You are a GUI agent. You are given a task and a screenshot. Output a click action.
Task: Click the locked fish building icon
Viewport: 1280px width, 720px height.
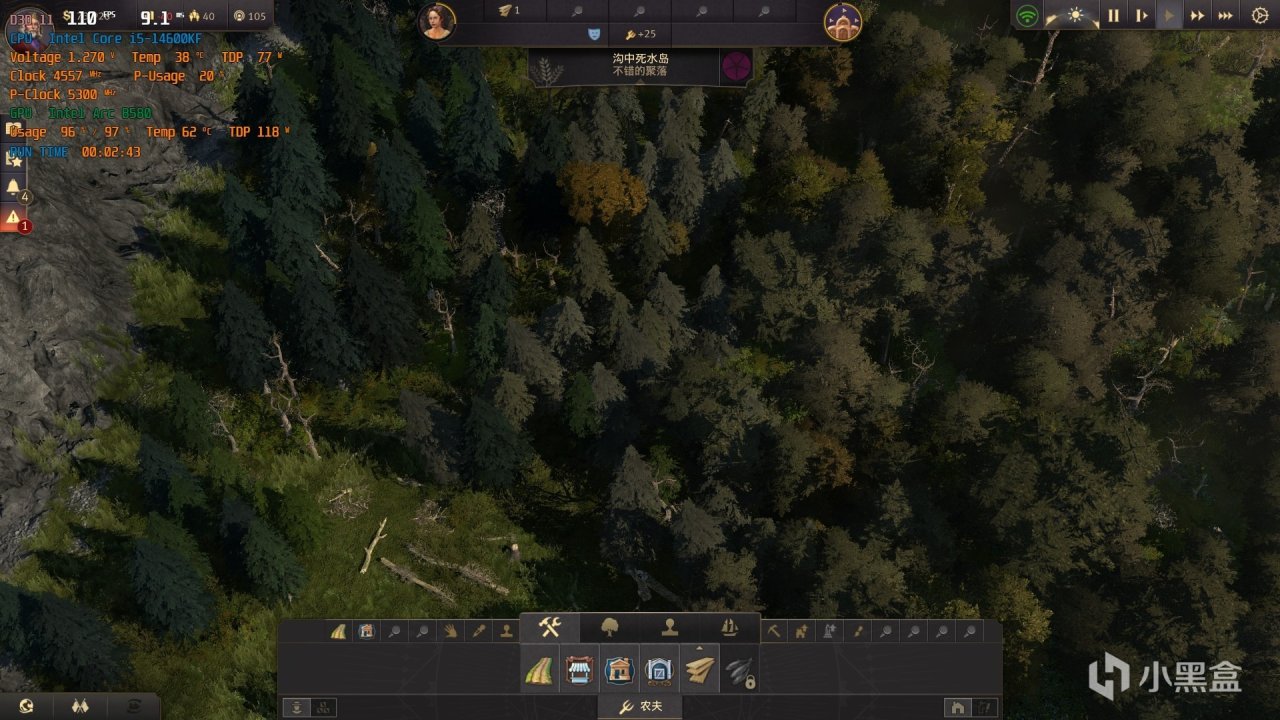[739, 671]
